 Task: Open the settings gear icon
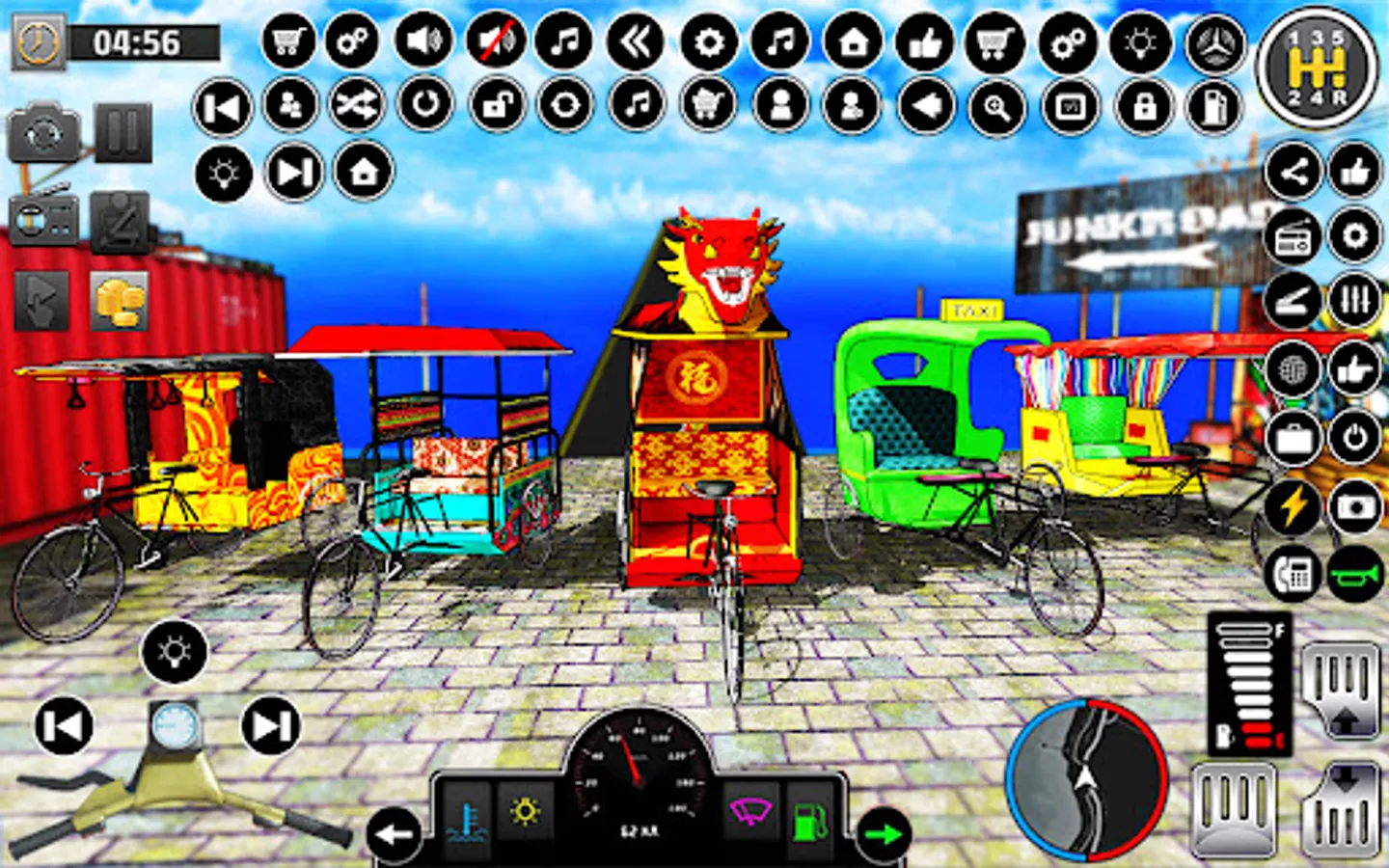coord(709,42)
